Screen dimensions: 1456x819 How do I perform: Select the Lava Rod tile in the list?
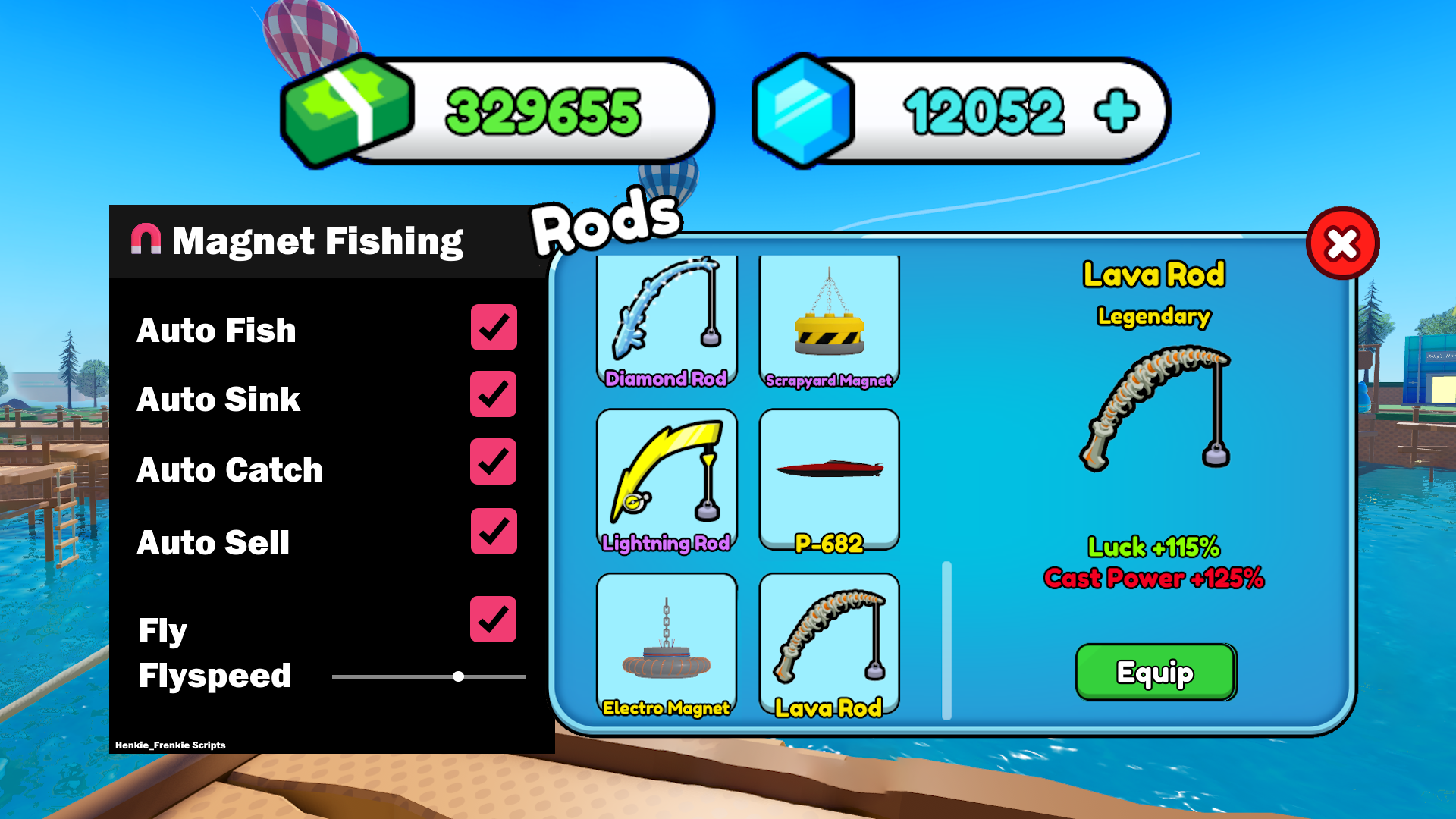[x=829, y=645]
